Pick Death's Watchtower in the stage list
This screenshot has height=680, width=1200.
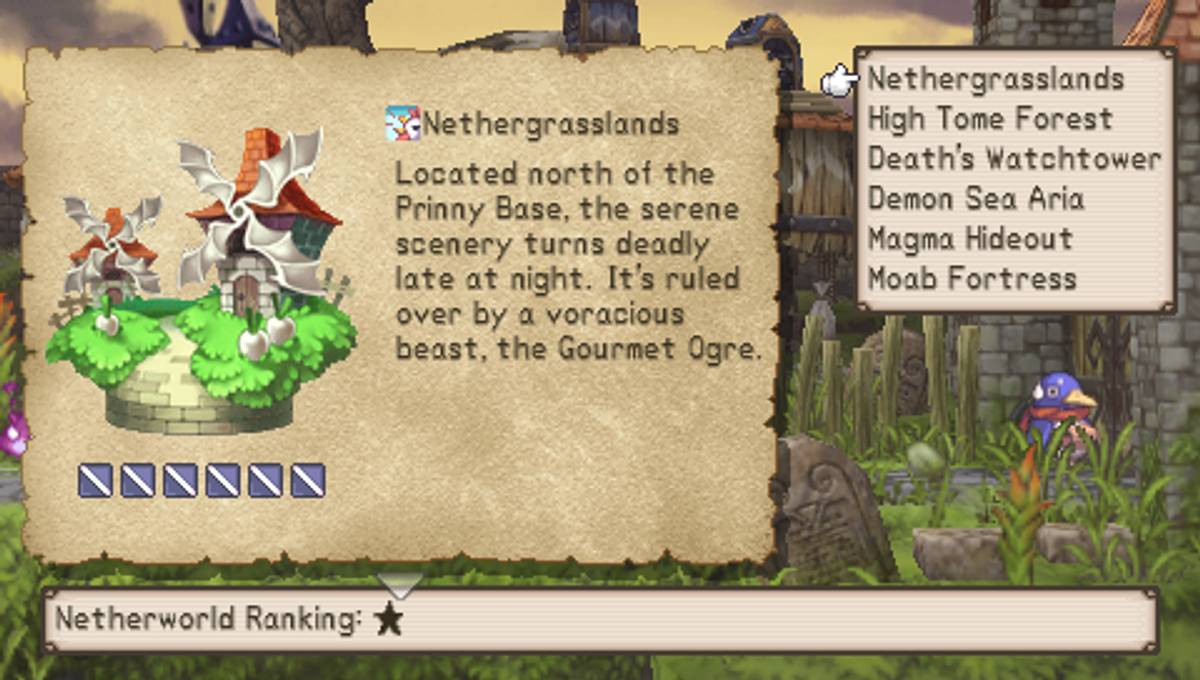(1014, 159)
